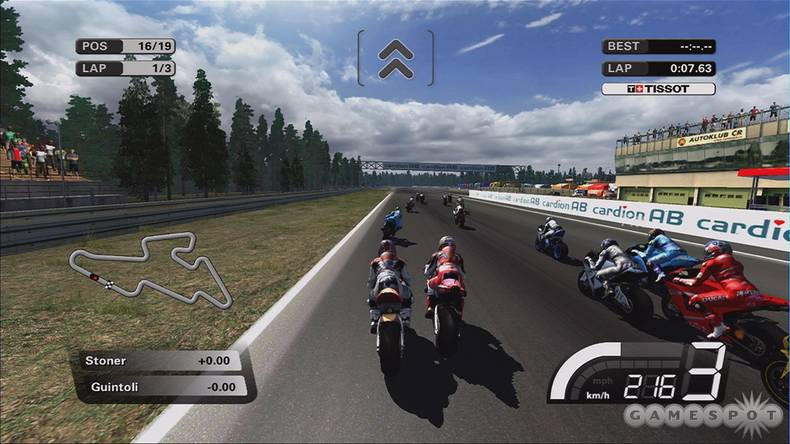790x444 pixels.
Task: Click the track layout minimap
Action: [150, 268]
